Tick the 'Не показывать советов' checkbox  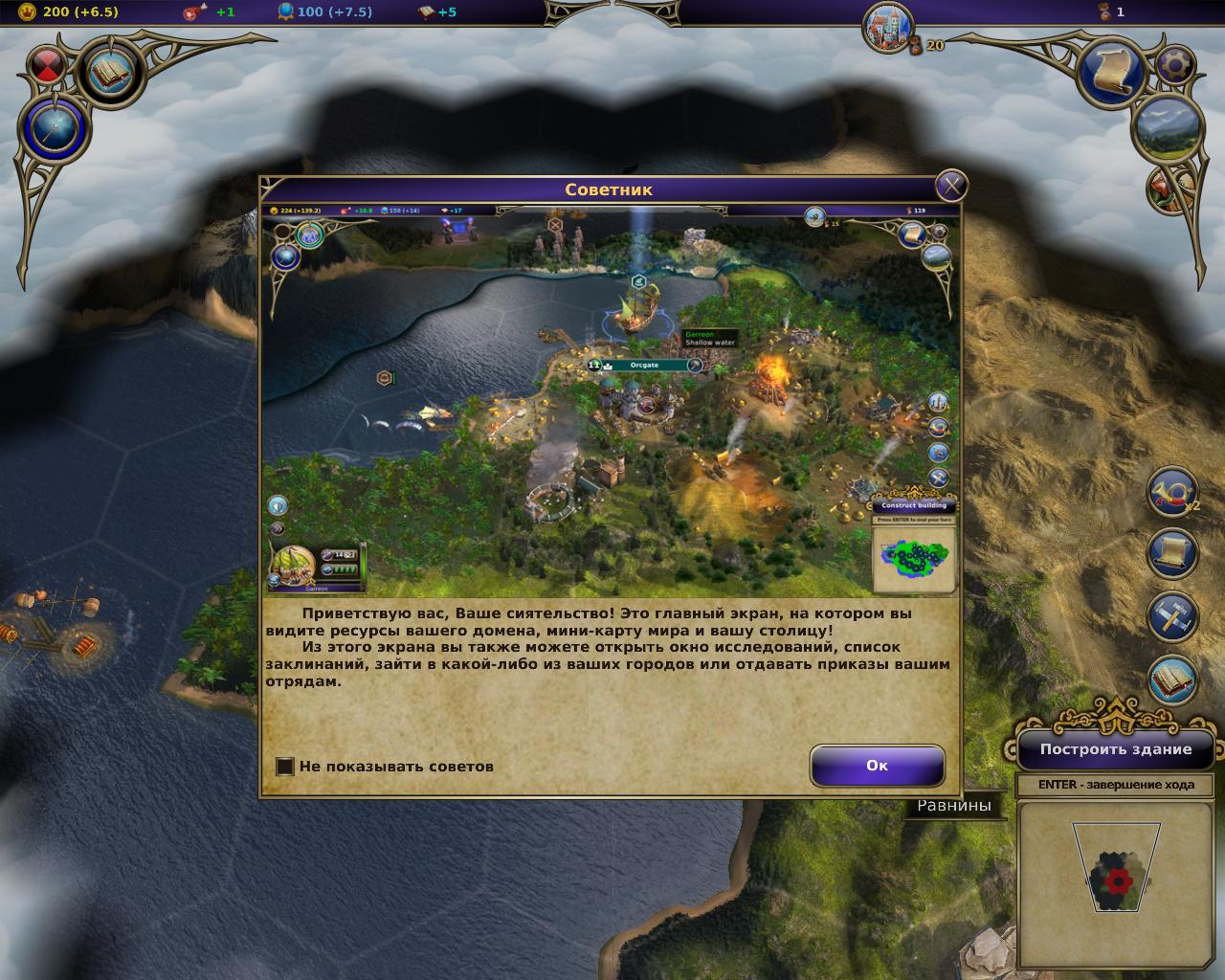285,767
